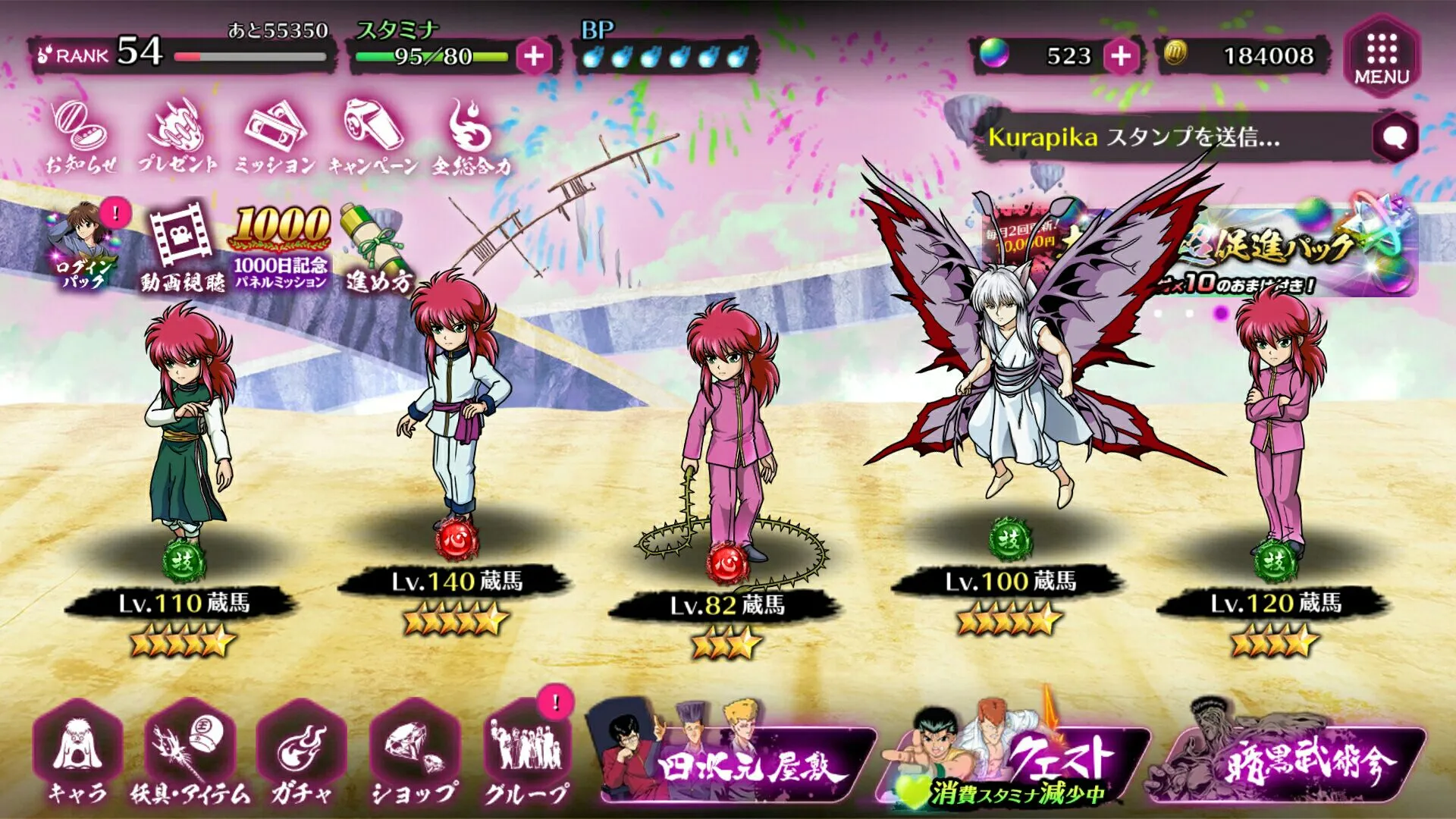The height and width of the screenshot is (819, 1456).
Task: Show the 全総合力 total power icon
Action: pyautogui.click(x=472, y=137)
